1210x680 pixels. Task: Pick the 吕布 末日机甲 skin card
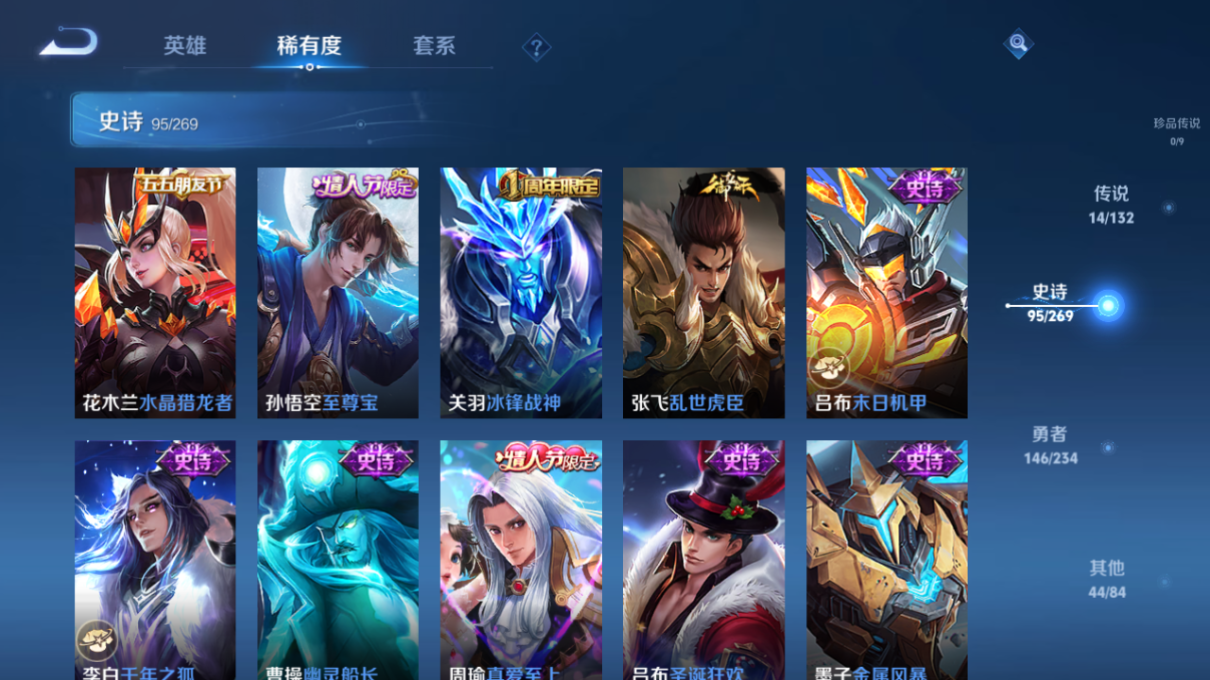[x=887, y=292]
